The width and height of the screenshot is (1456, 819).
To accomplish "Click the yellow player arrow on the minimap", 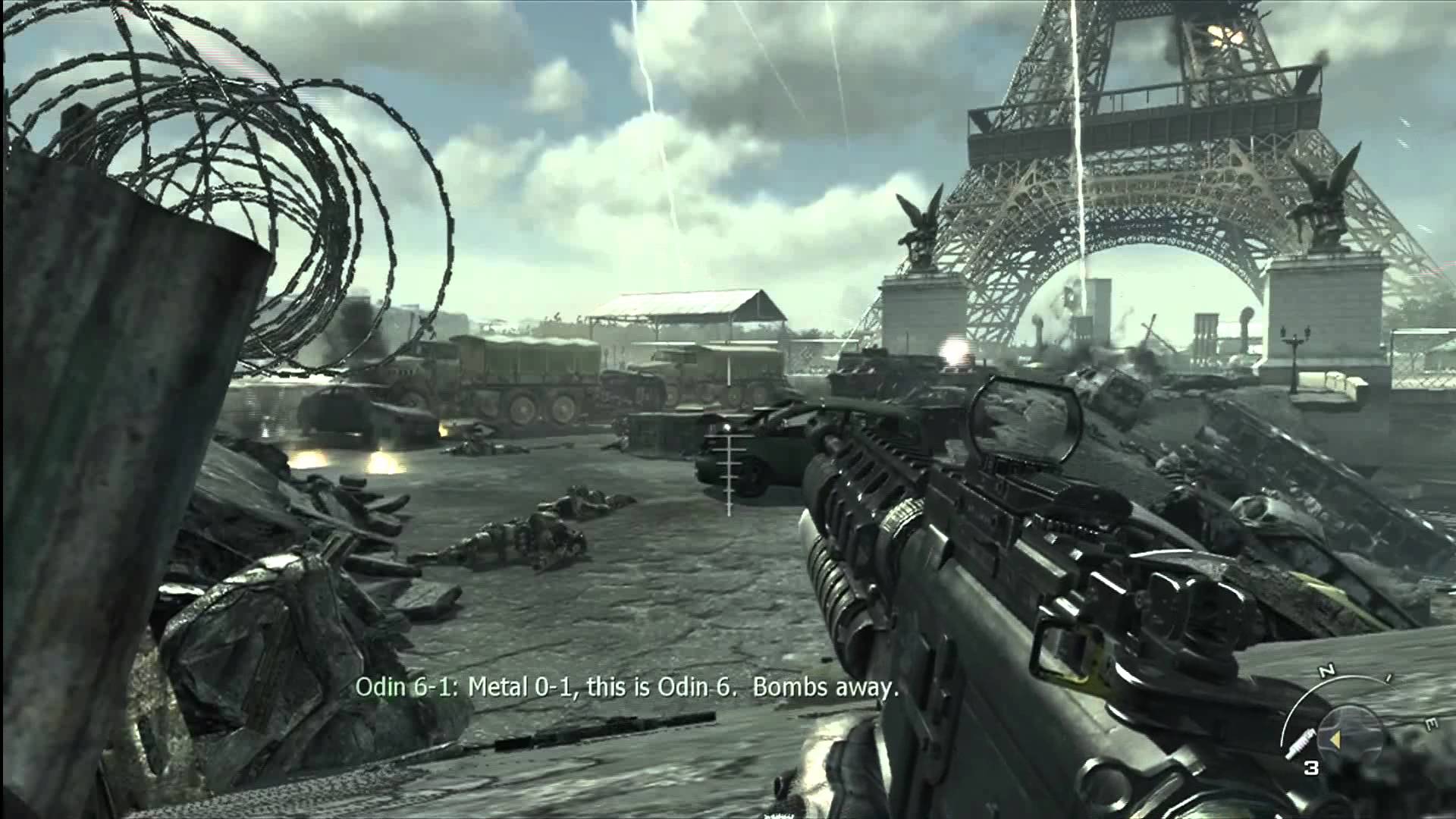I will click(x=1337, y=739).
